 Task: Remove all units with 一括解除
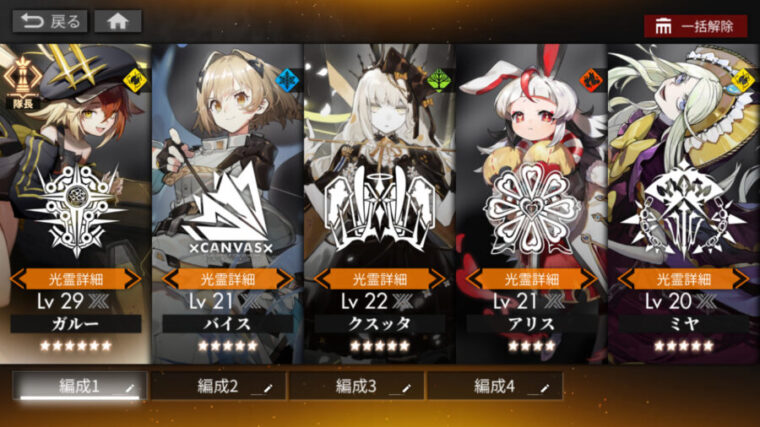coord(695,26)
